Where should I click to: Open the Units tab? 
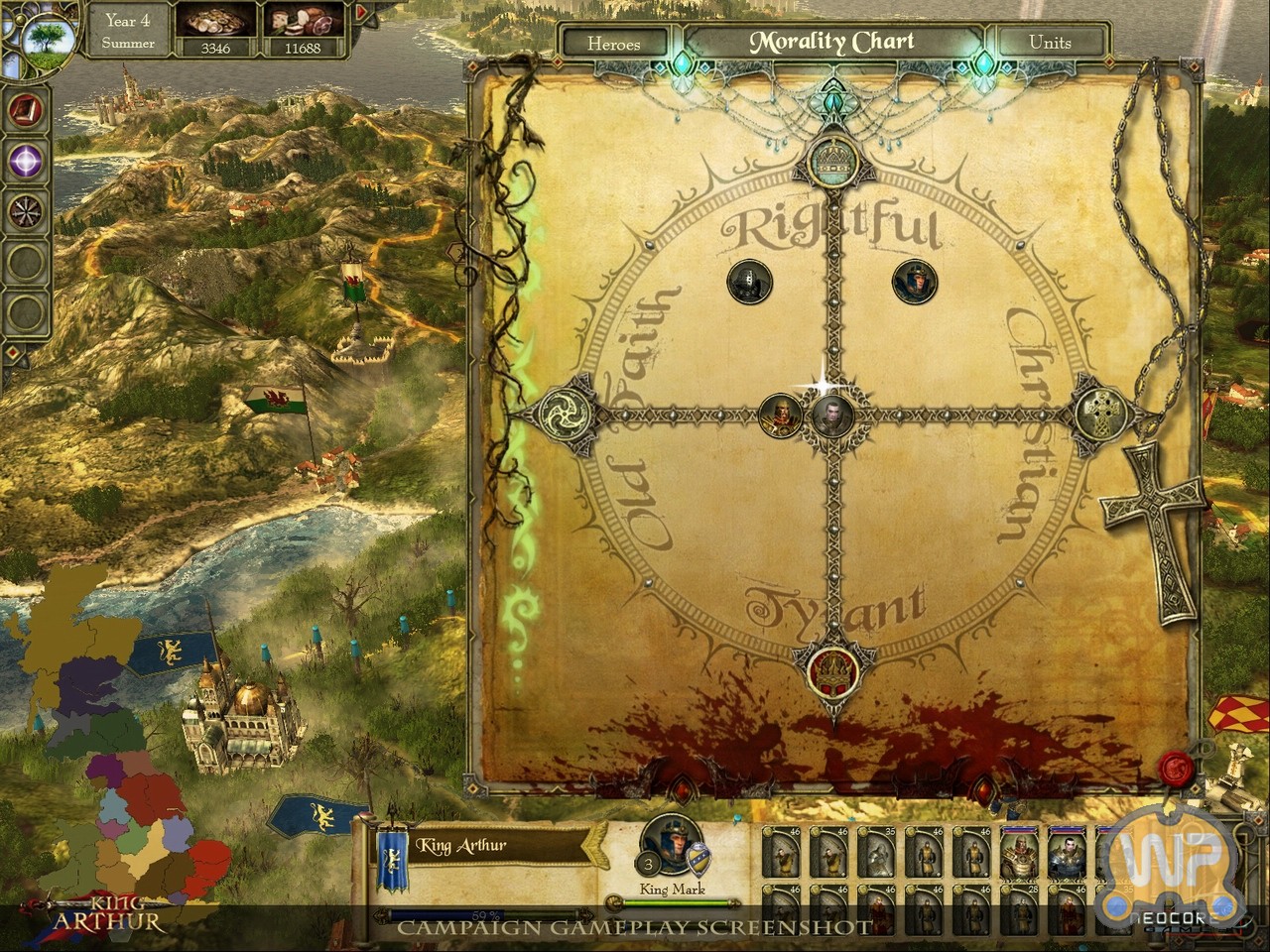[1049, 42]
